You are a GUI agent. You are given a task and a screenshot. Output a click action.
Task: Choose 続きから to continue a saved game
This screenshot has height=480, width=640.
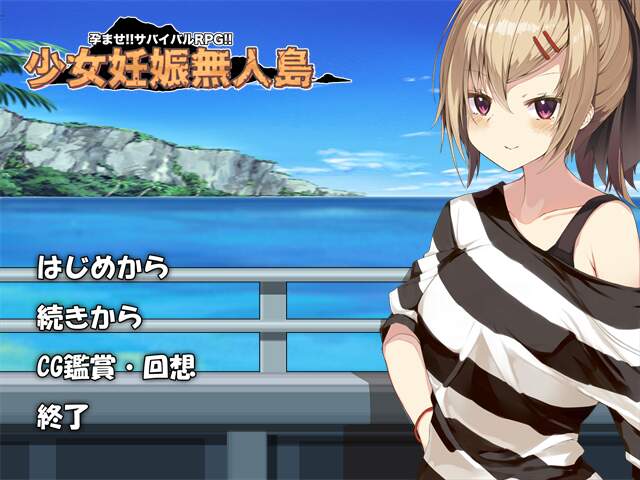click(x=89, y=317)
